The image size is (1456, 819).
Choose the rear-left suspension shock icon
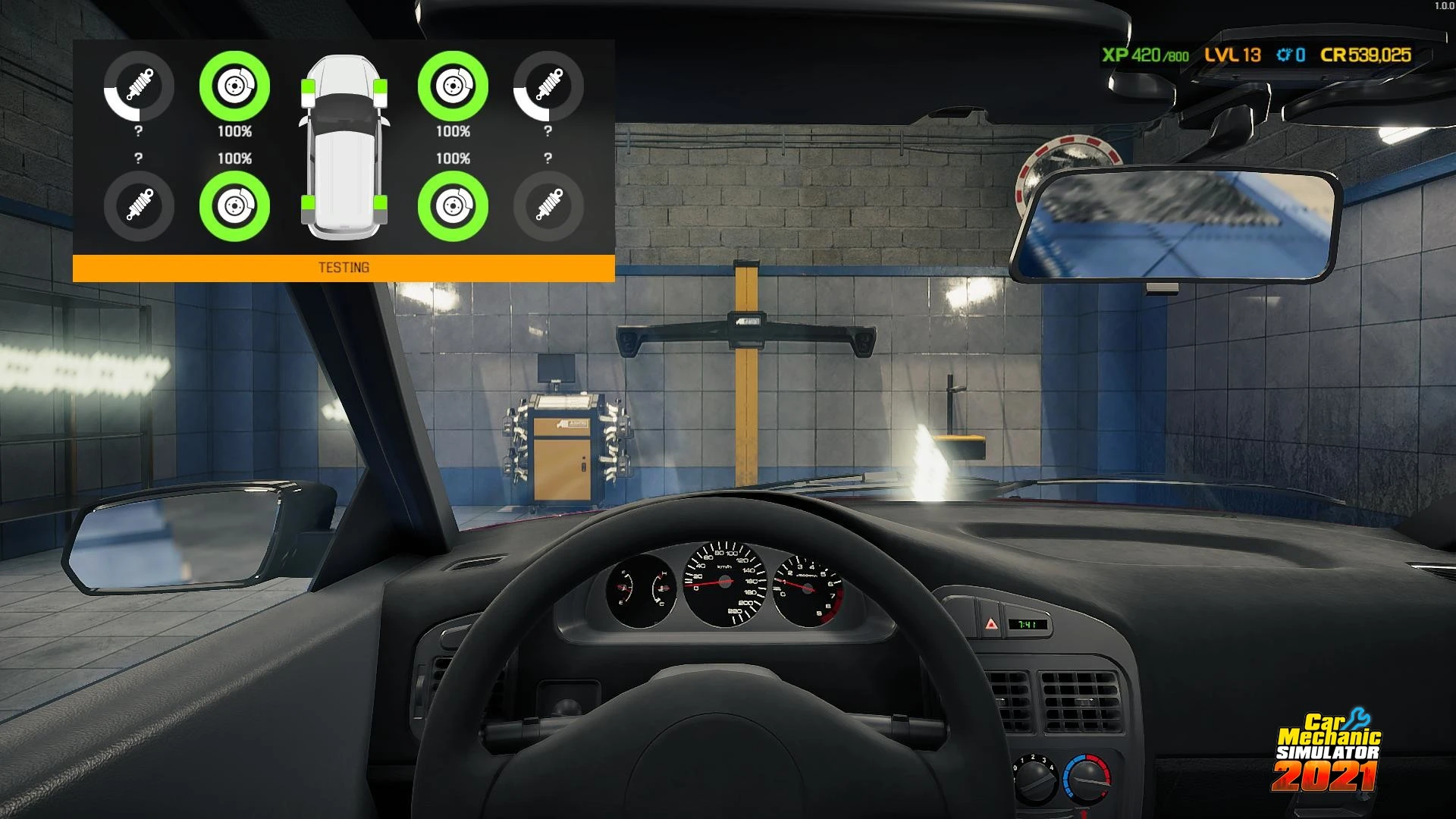[139, 206]
